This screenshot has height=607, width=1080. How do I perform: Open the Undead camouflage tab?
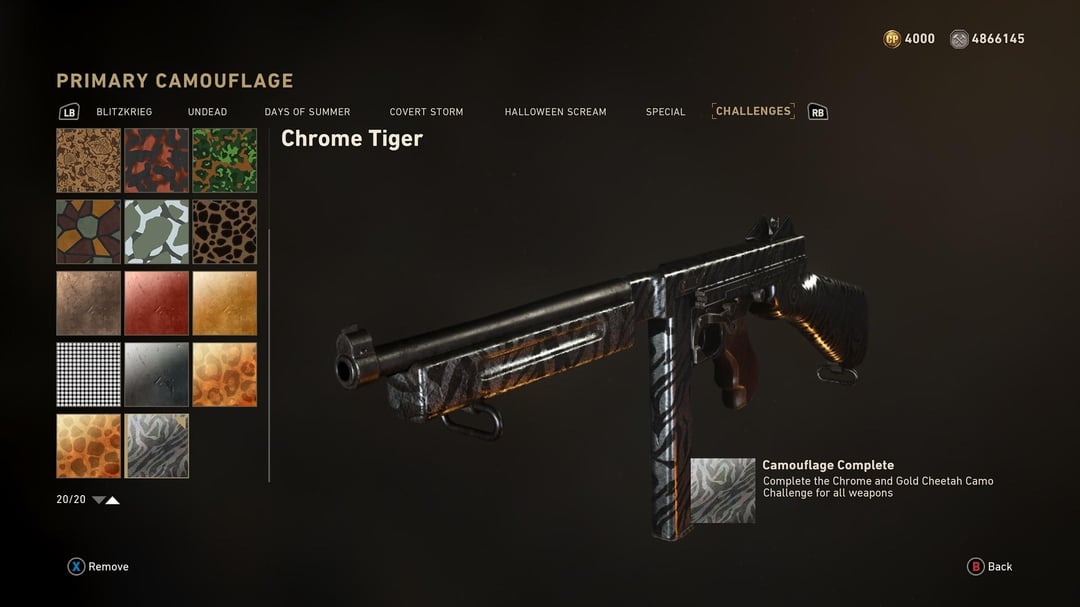tap(207, 112)
